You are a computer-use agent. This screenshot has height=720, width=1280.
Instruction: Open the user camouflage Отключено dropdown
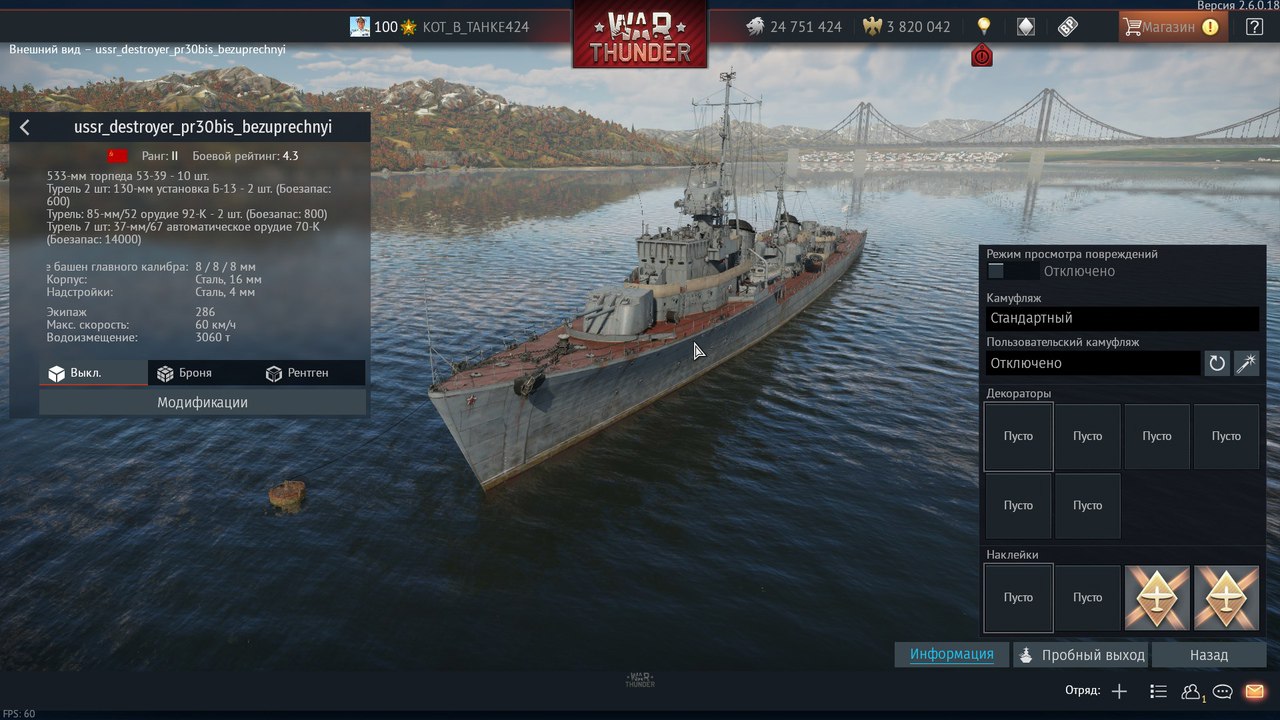pos(1092,363)
